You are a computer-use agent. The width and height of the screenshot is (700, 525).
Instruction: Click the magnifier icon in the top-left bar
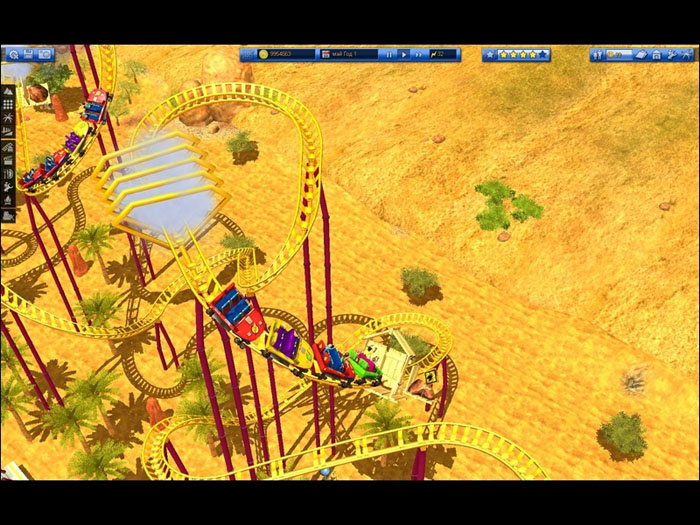pyautogui.click(x=11, y=53)
